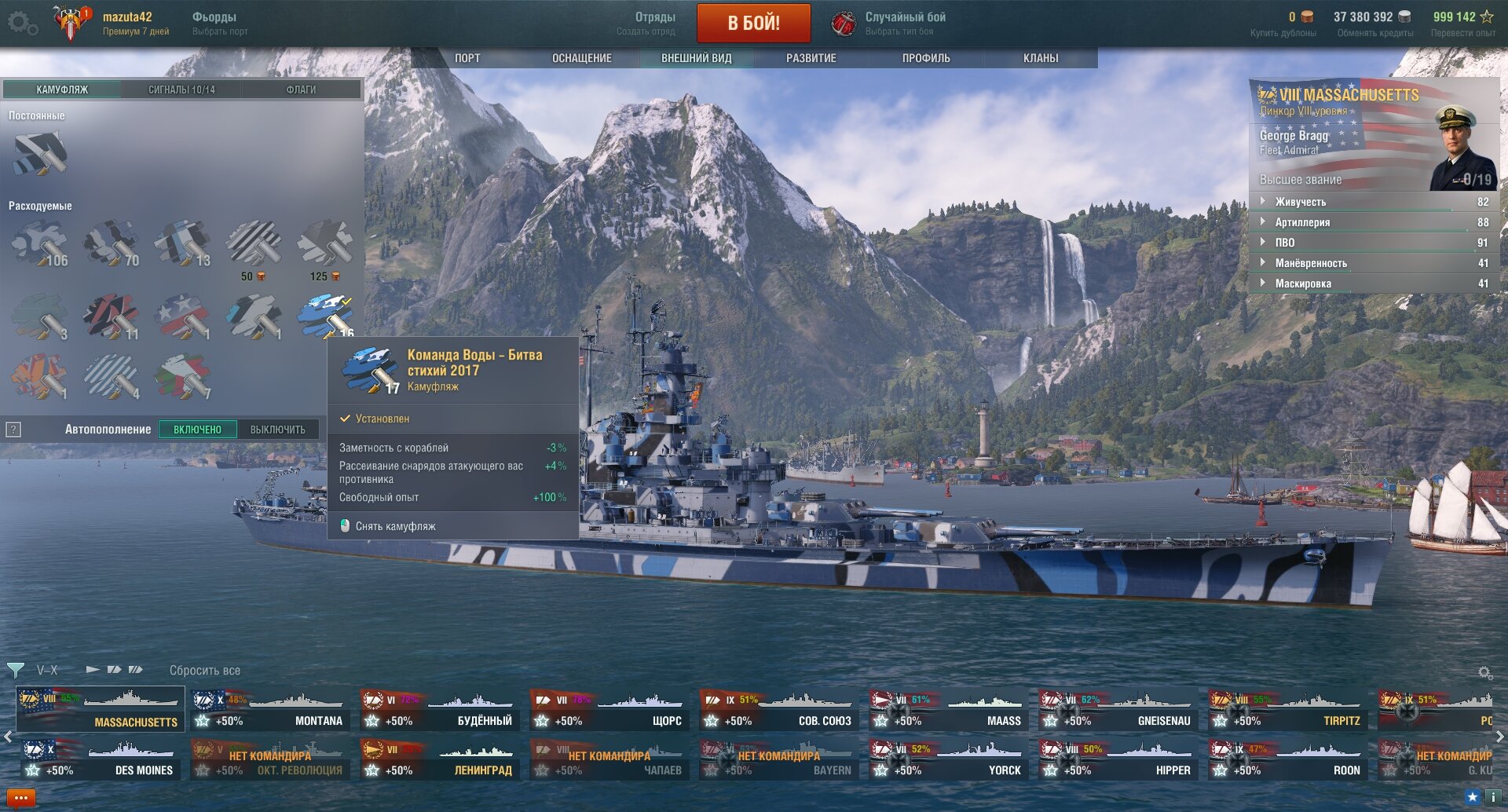Switch to the СИГНАЛЫ 10/14 tab
This screenshot has height=812, width=1508.
point(181,90)
